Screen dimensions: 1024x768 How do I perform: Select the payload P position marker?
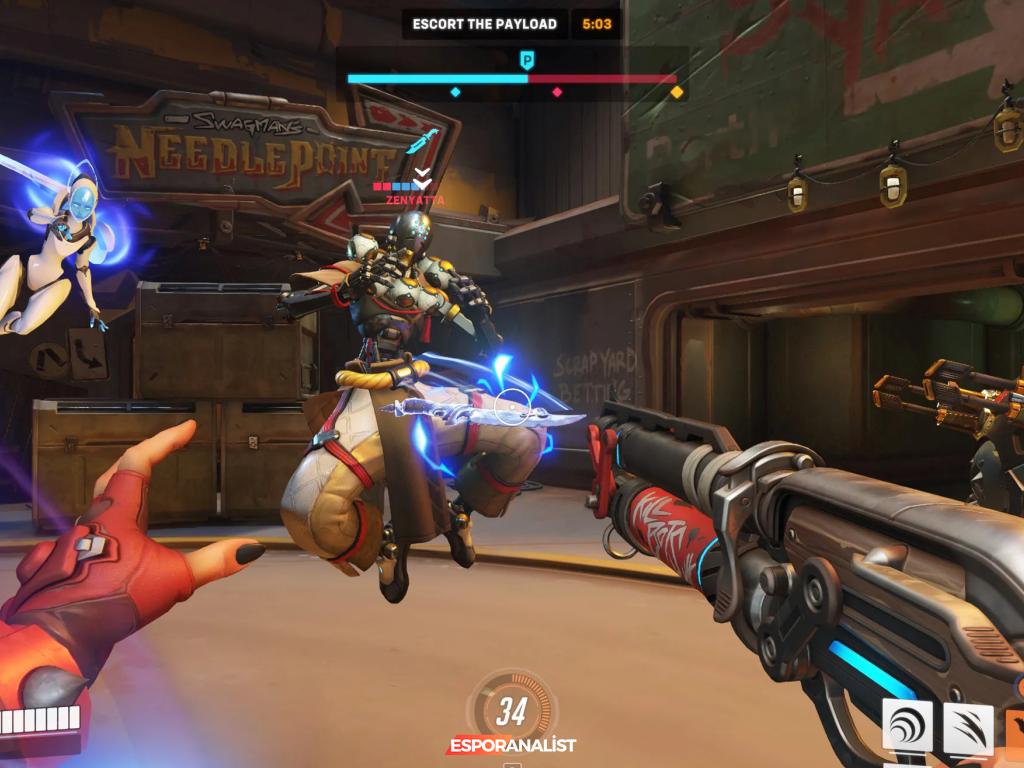(x=527, y=61)
